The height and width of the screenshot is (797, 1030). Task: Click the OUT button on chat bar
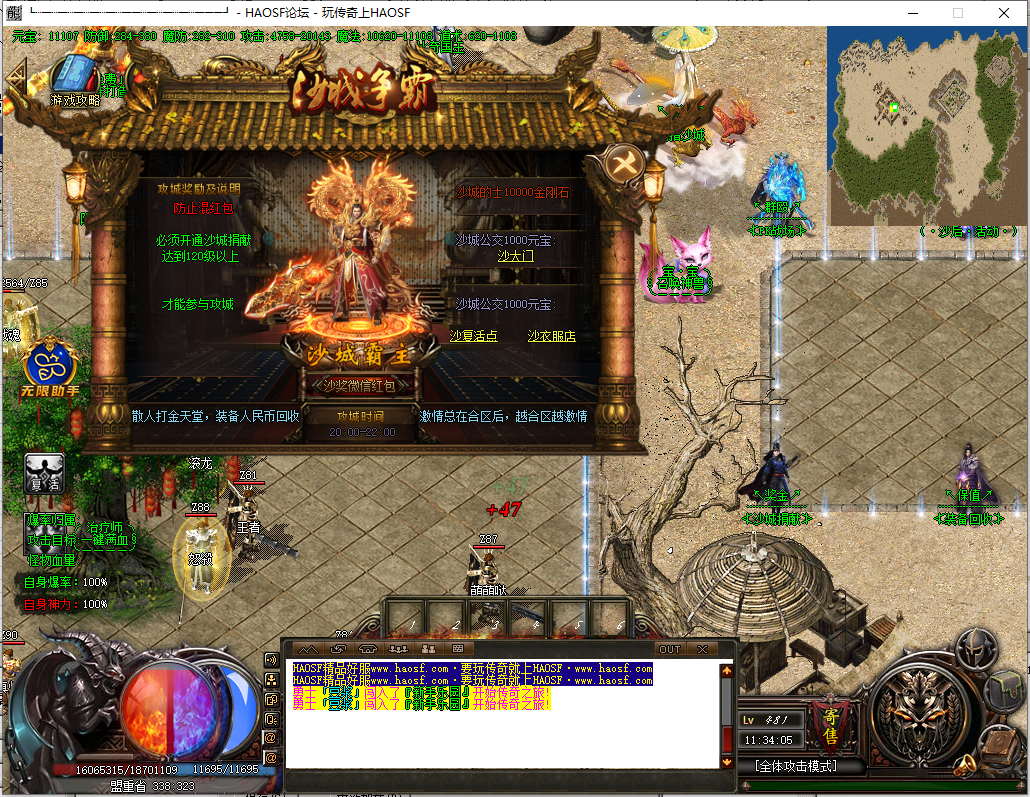pyautogui.click(x=669, y=650)
